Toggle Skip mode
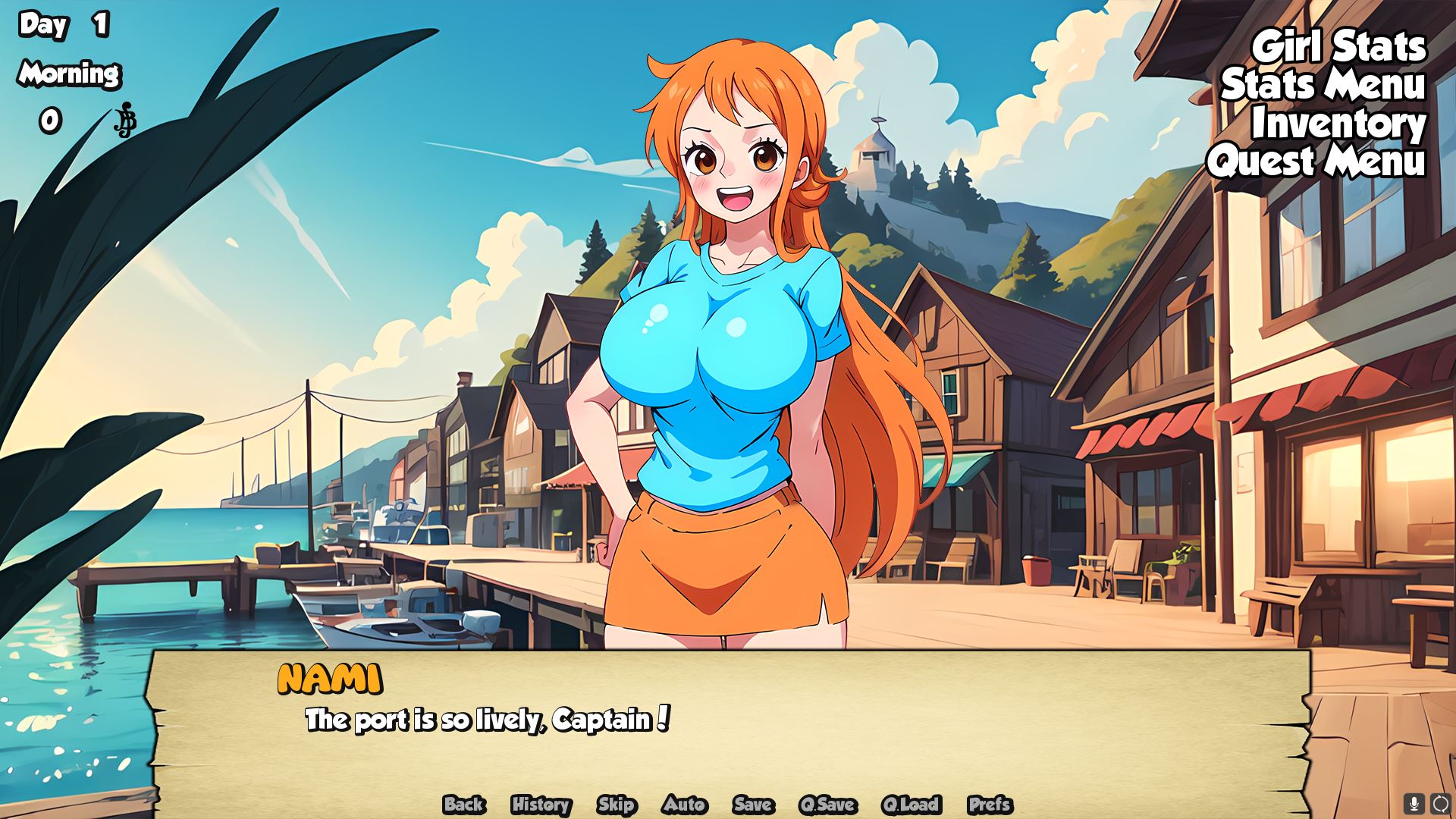 point(616,805)
